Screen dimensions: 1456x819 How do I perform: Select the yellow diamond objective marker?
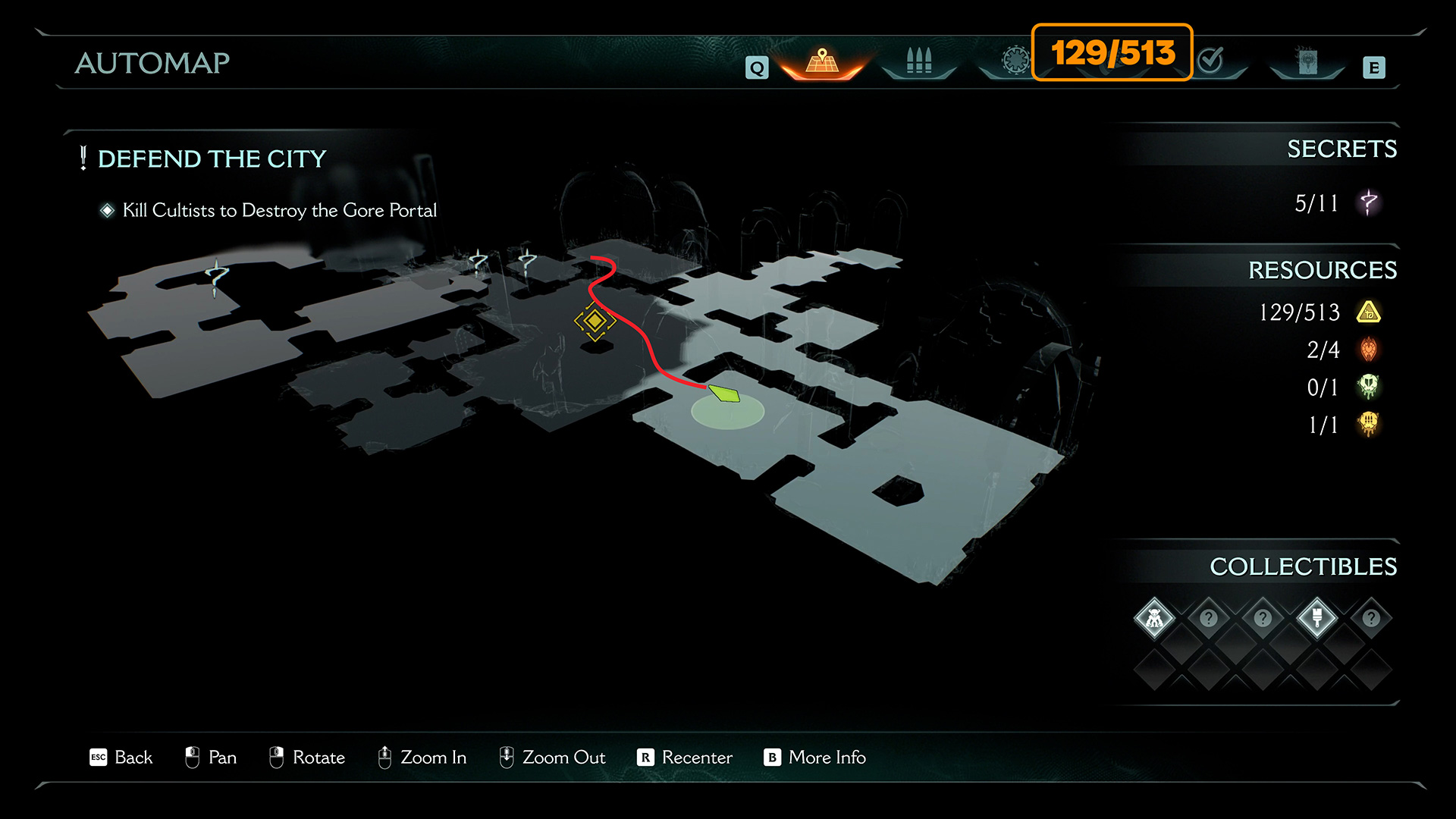595,322
